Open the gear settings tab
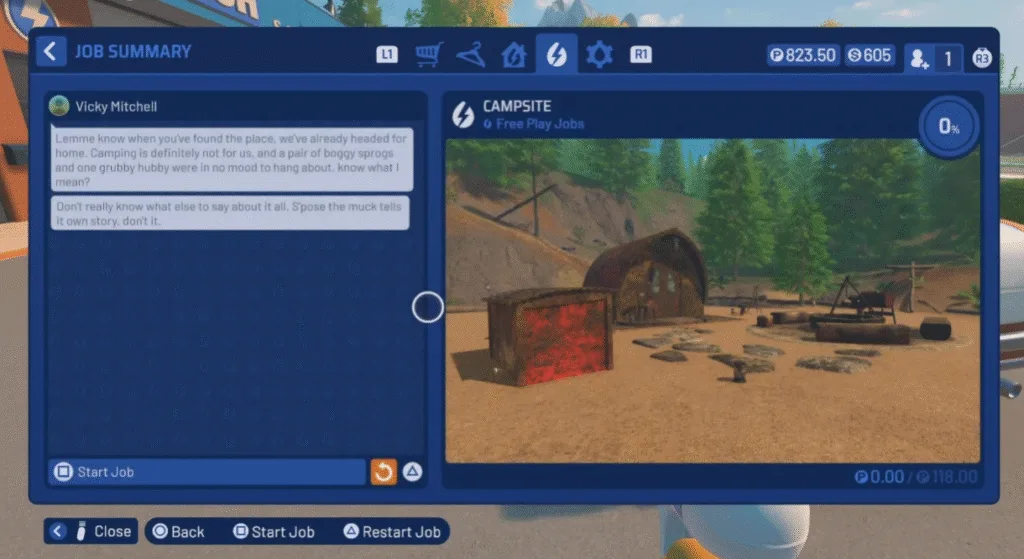The height and width of the screenshot is (559, 1024). tap(599, 55)
